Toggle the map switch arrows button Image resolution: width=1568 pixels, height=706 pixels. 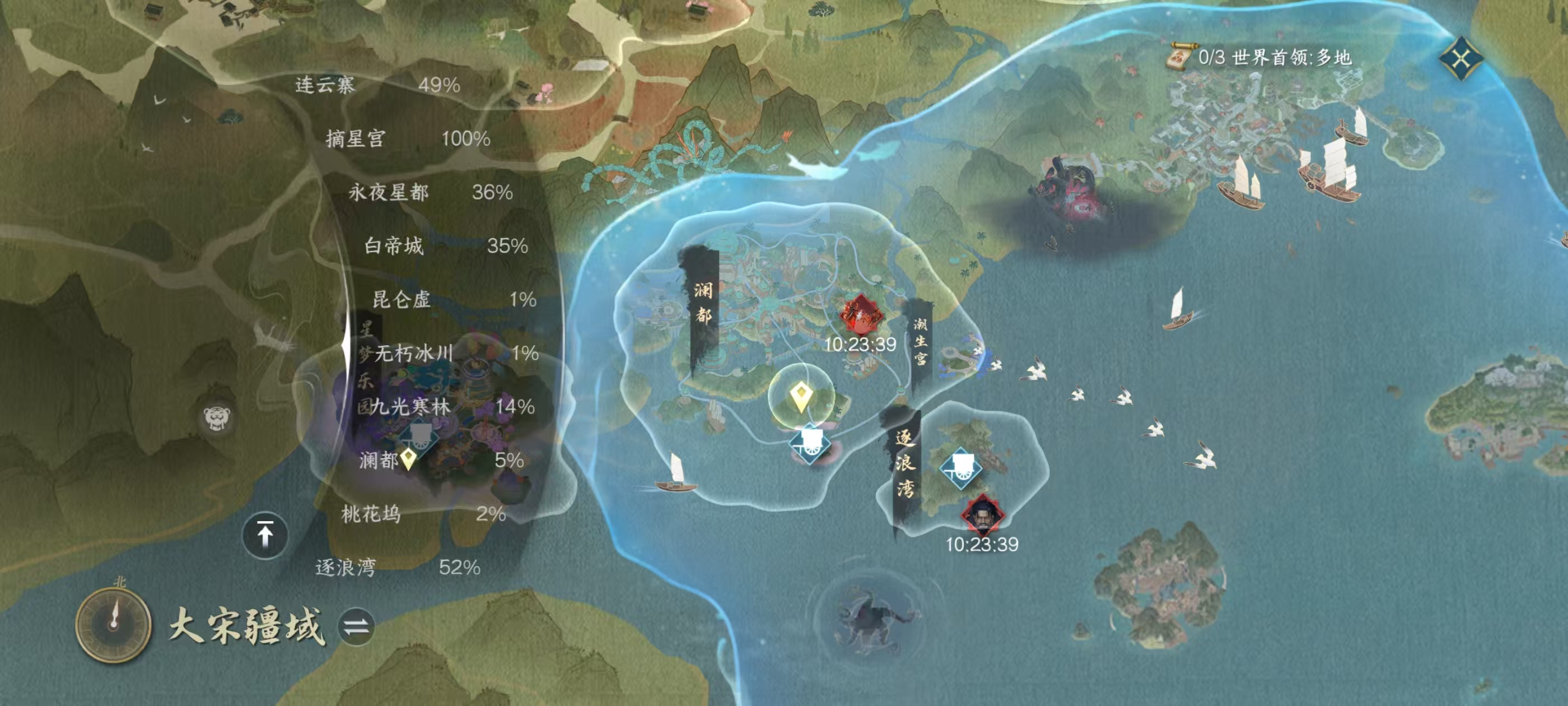[356, 626]
